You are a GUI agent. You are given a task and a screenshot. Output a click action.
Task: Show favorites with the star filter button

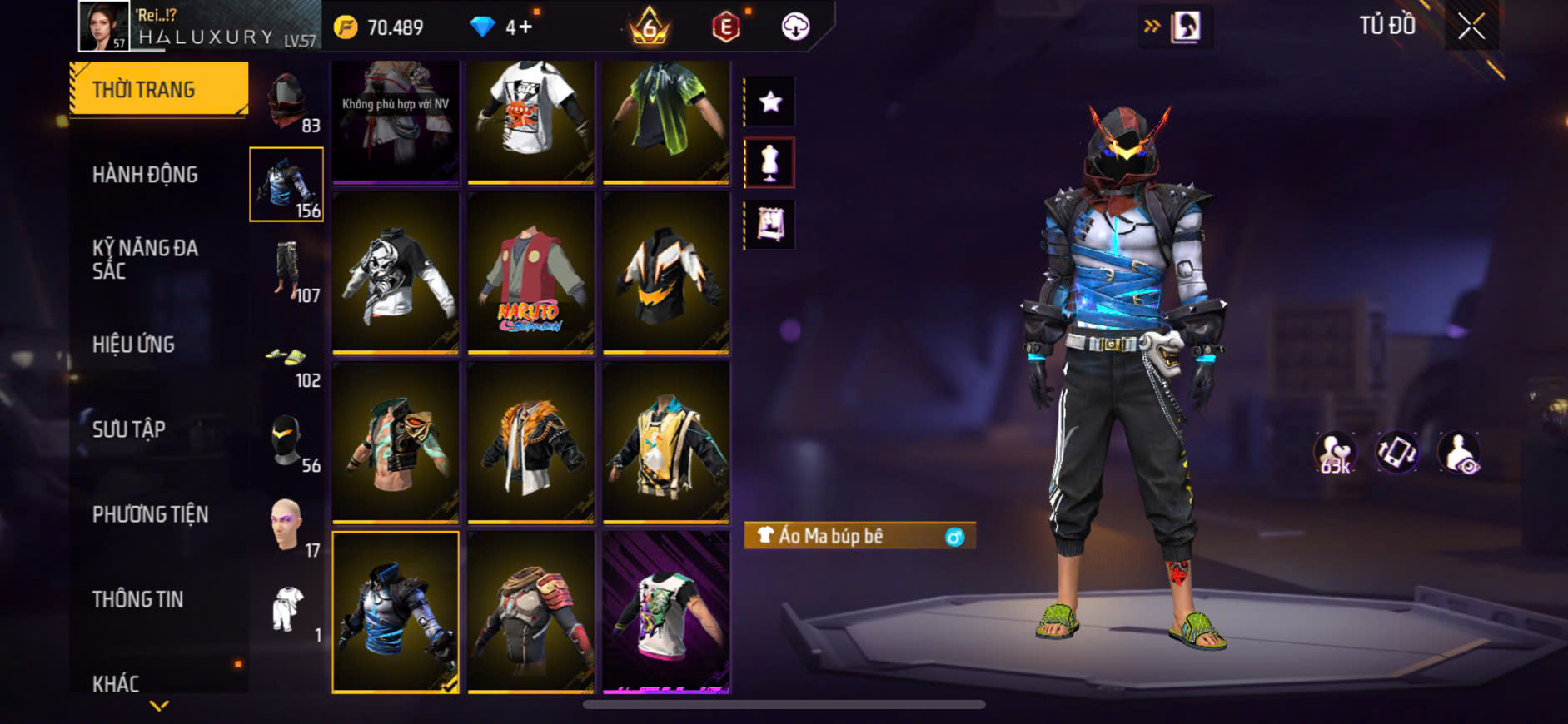[770, 102]
